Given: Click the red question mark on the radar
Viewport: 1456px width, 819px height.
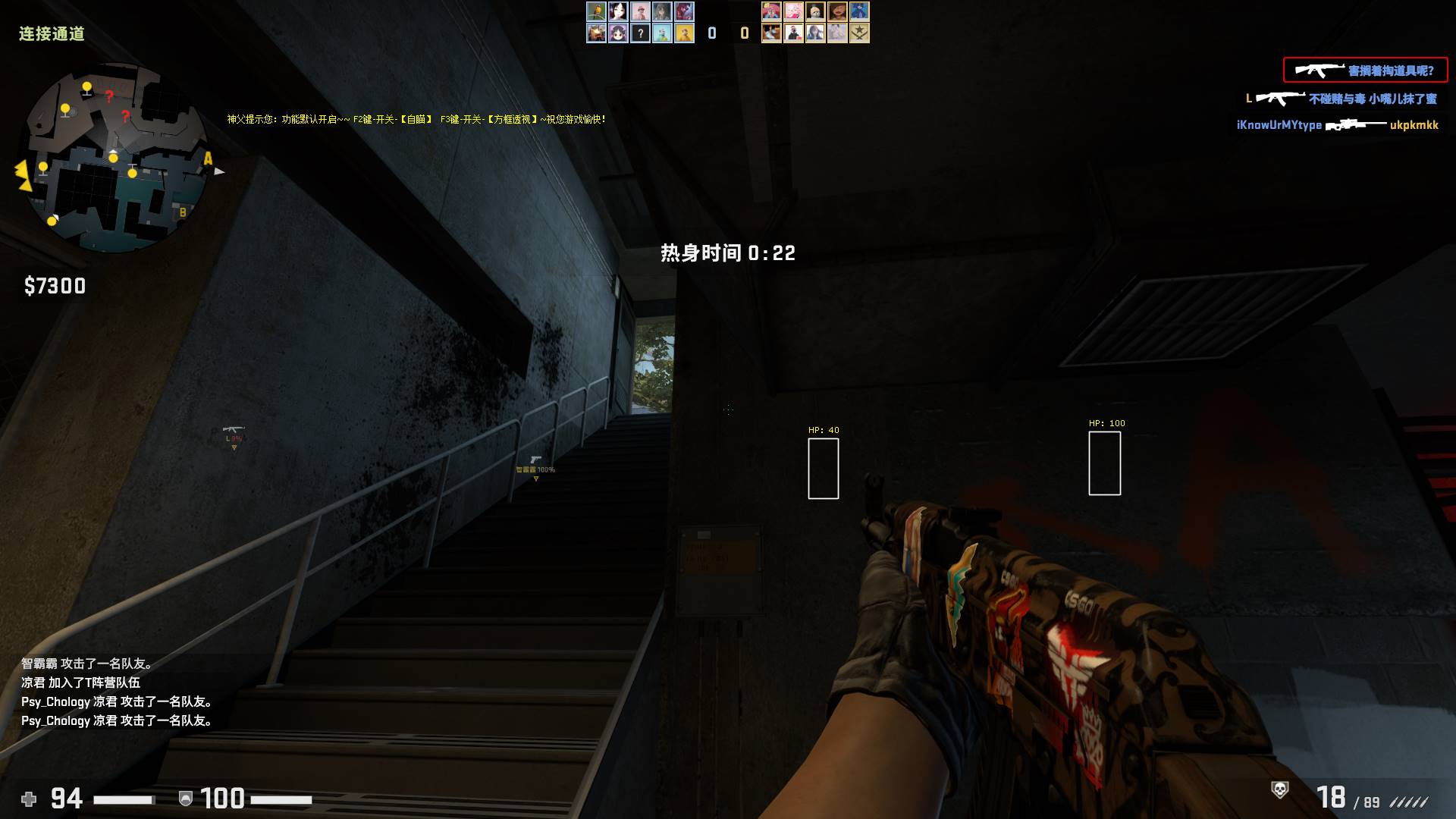Looking at the screenshot, I should (x=111, y=96).
